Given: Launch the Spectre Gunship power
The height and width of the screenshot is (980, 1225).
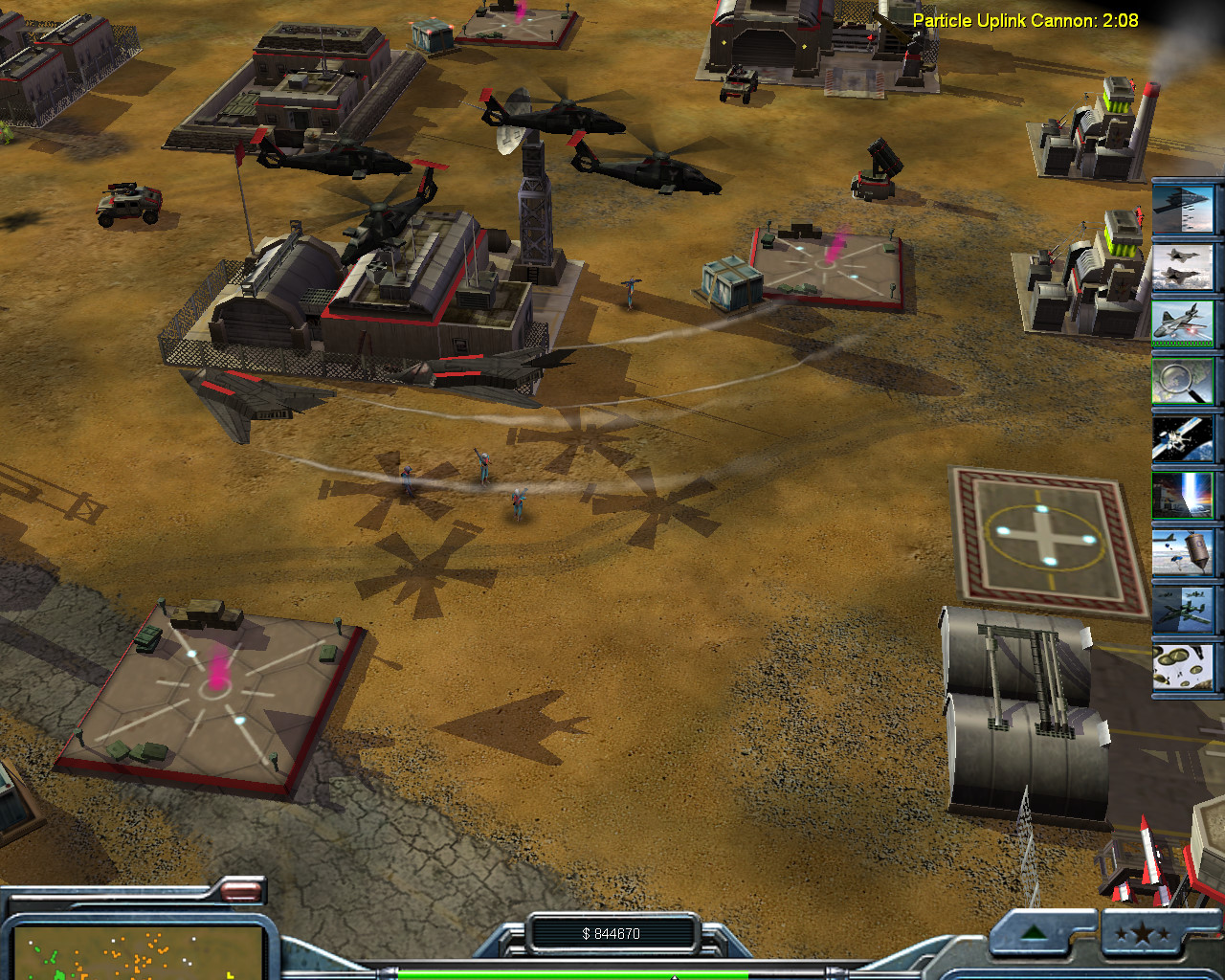Looking at the screenshot, I should (1183, 323).
